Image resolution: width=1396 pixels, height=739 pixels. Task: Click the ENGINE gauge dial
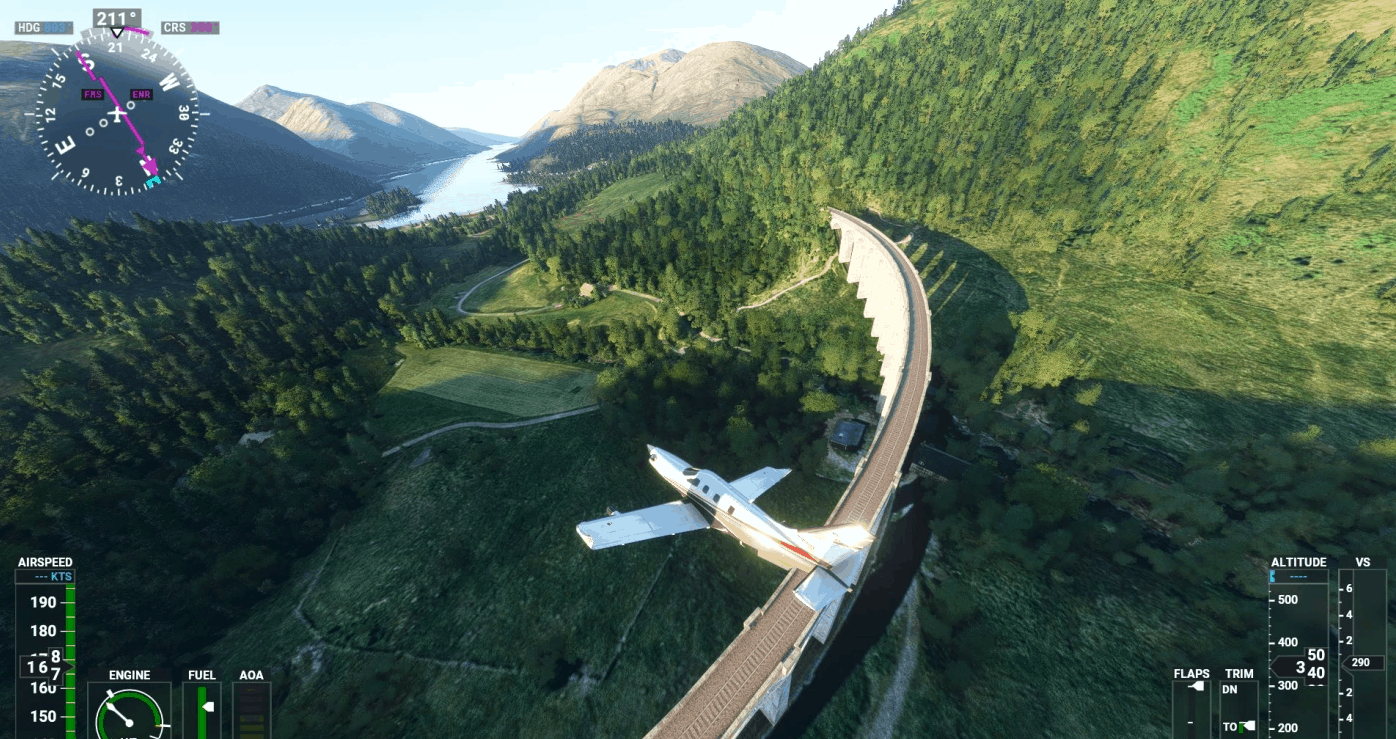coord(129,714)
